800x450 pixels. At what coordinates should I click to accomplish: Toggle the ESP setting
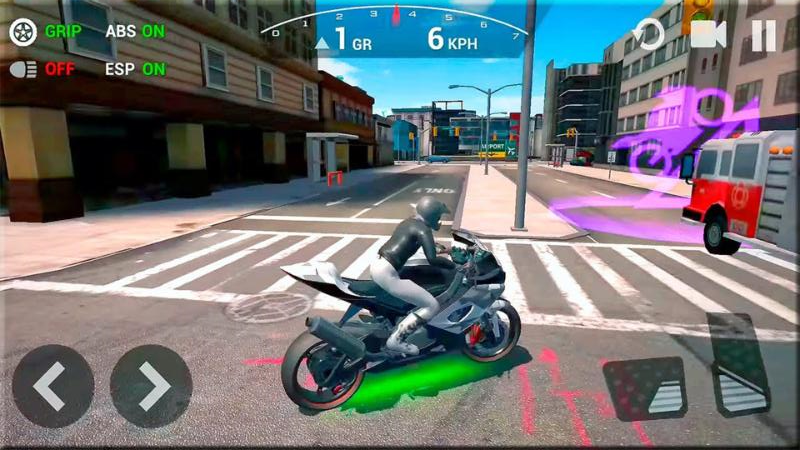(x=135, y=69)
